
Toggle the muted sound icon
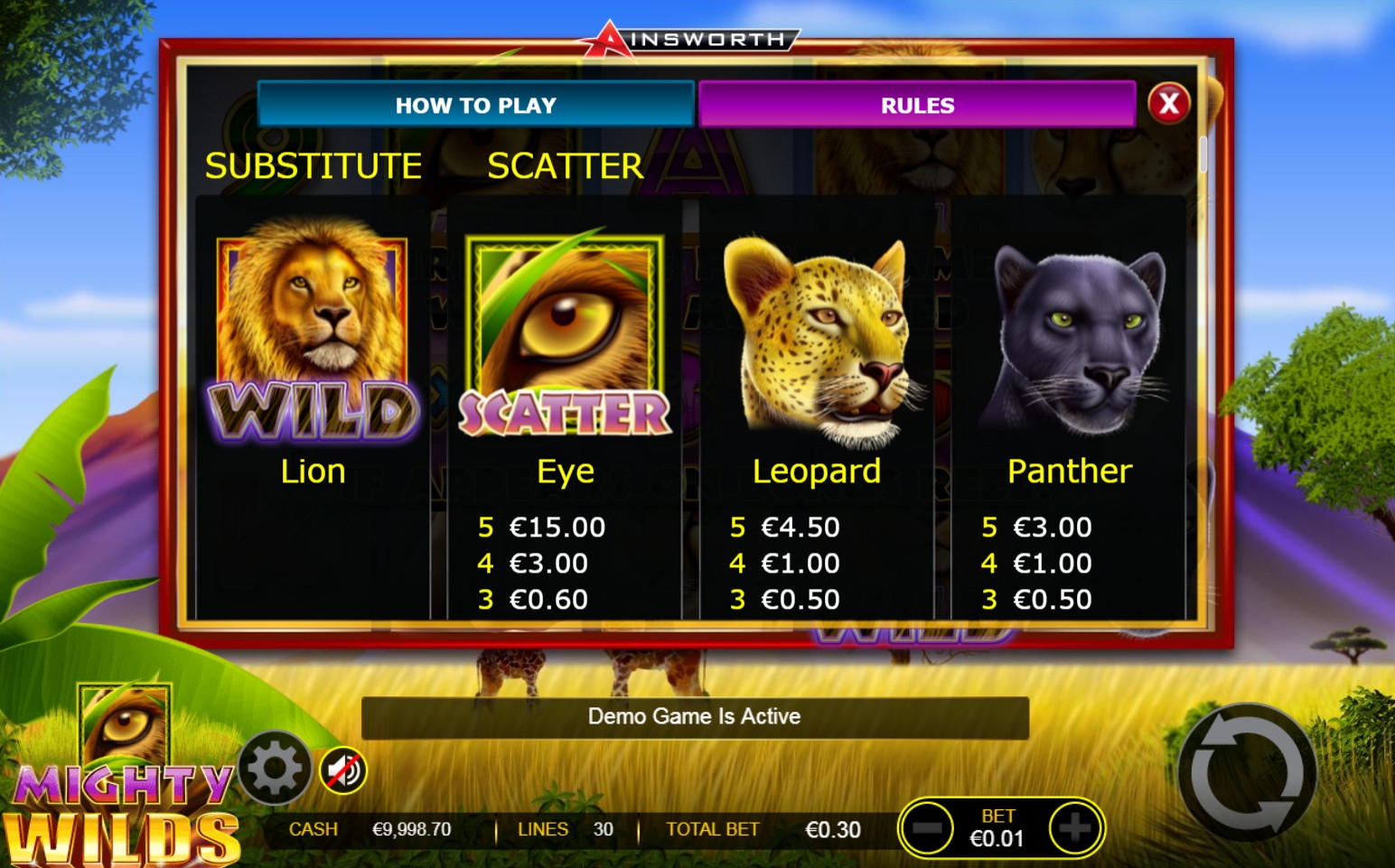[x=343, y=770]
